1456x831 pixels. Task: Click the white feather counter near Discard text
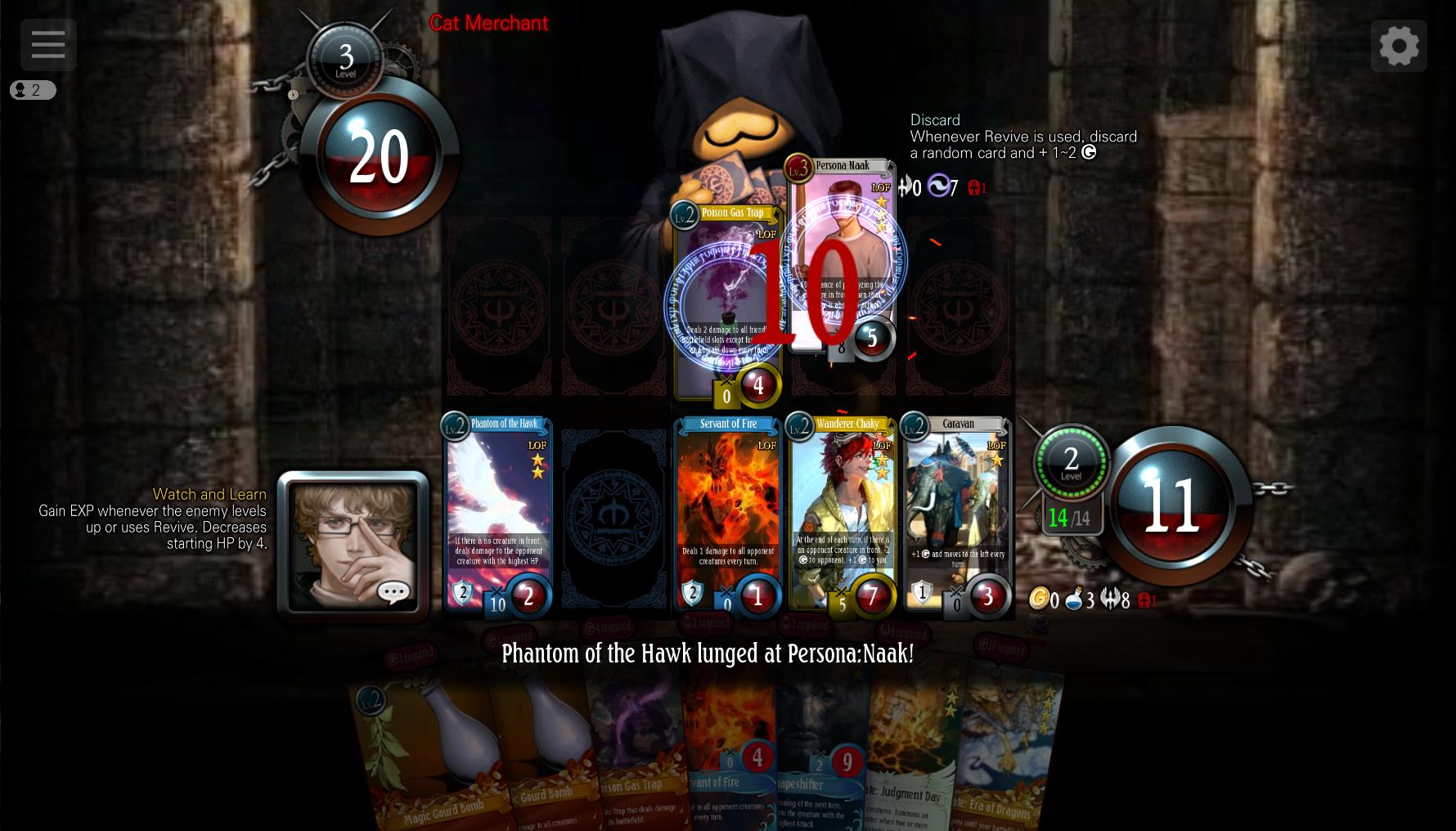[906, 187]
